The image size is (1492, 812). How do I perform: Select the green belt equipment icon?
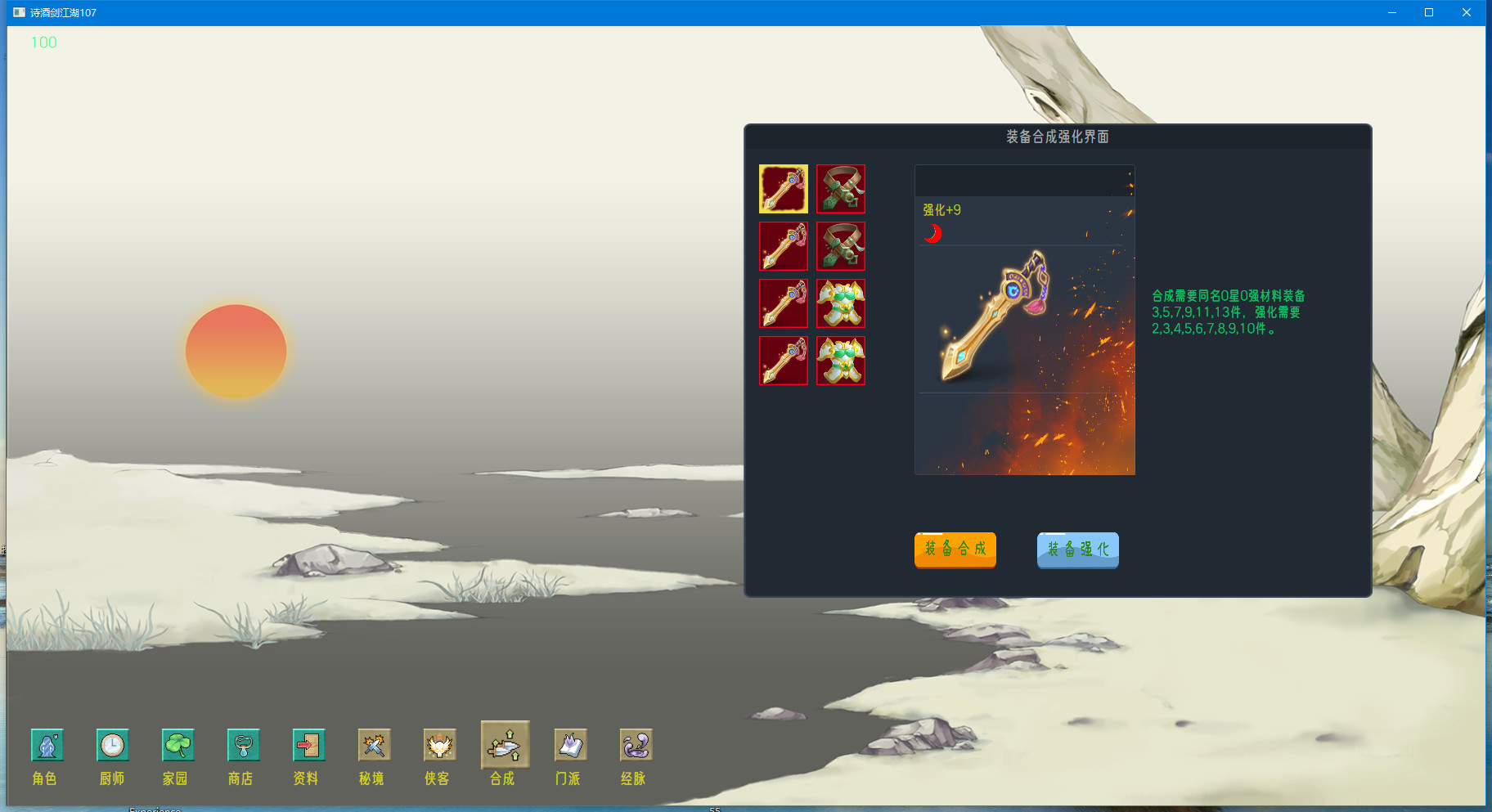[x=841, y=189]
